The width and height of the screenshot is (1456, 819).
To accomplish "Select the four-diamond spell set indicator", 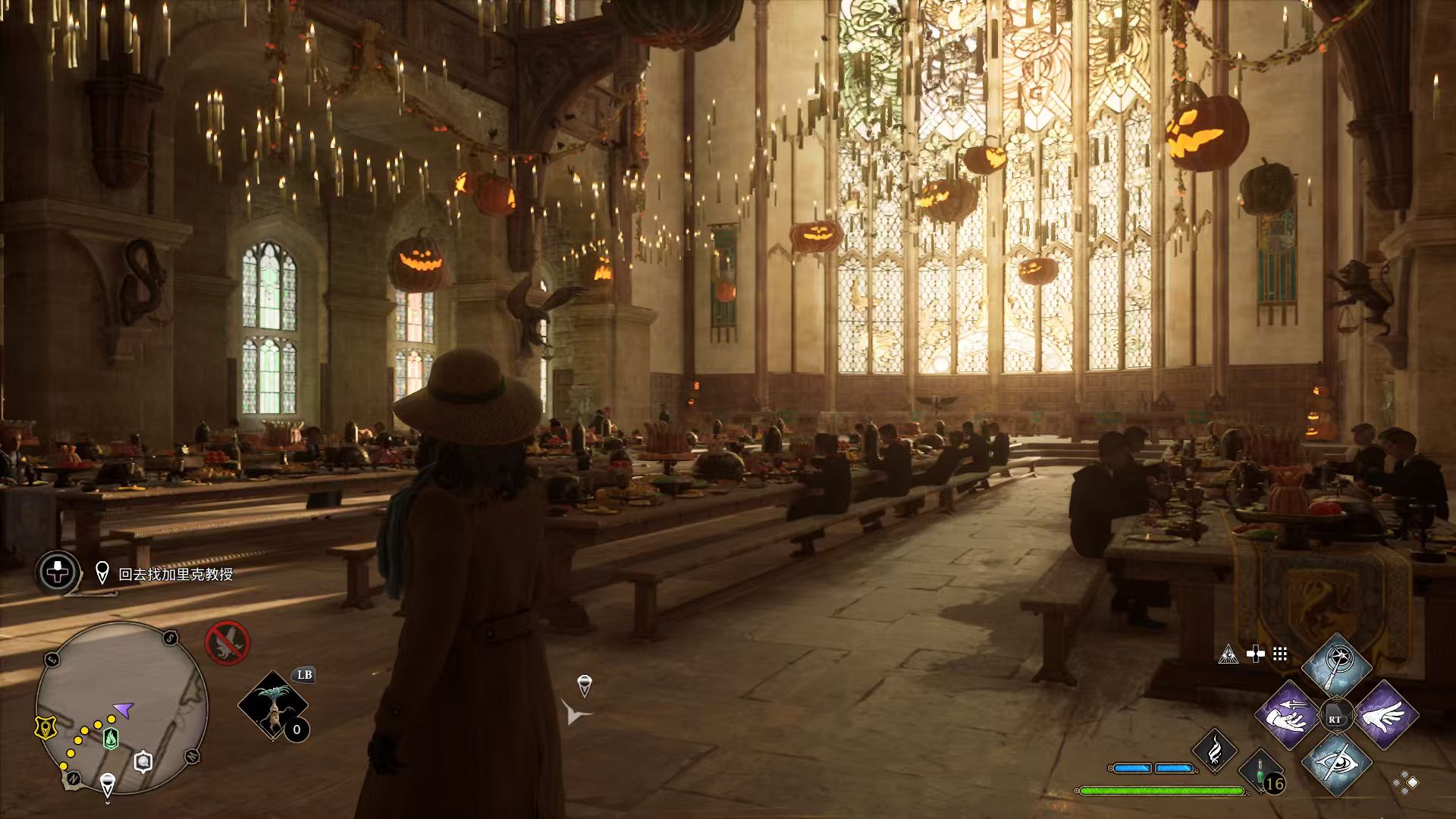I will [1405, 782].
